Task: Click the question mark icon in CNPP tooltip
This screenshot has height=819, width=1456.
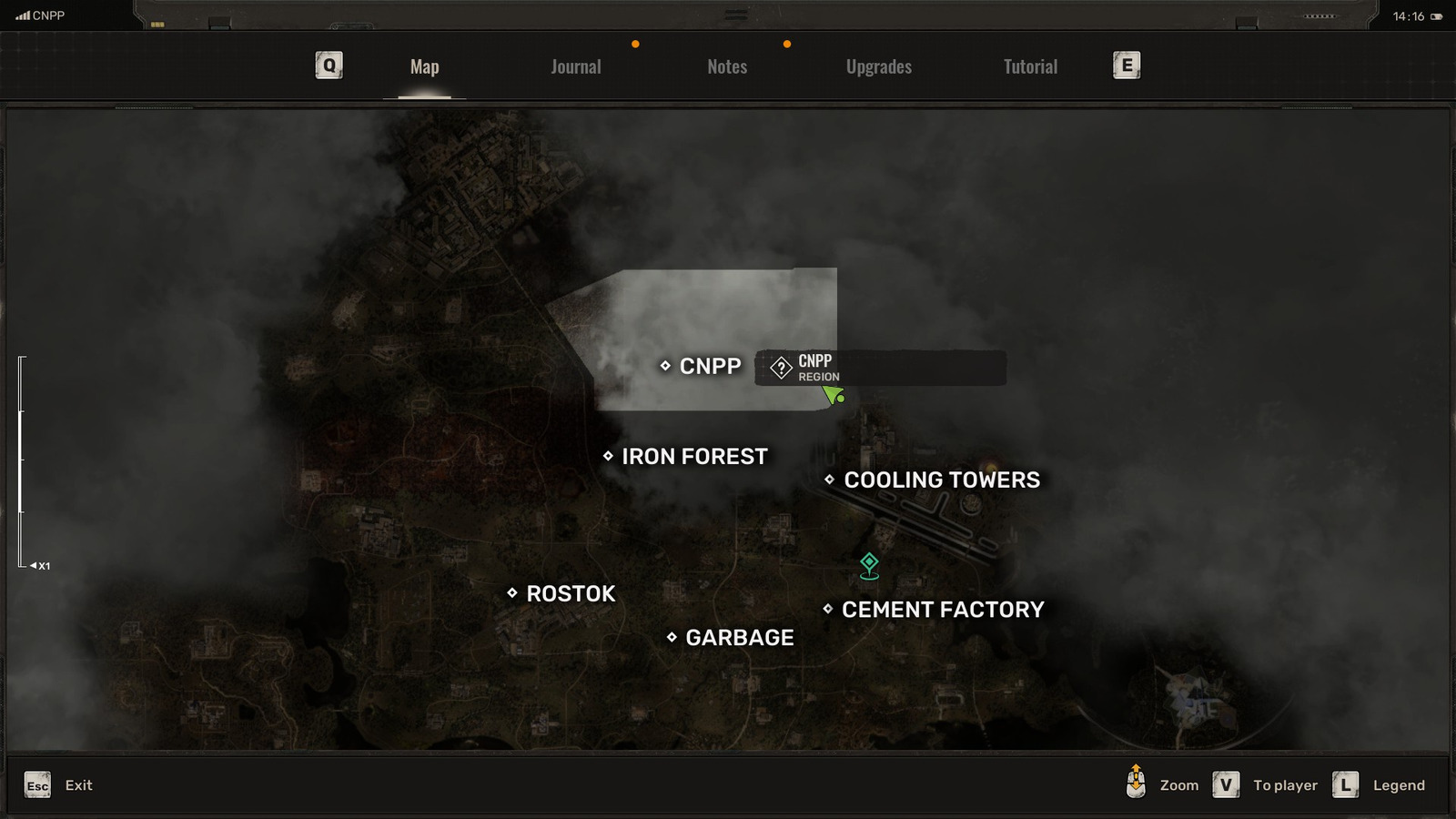Action: tap(781, 366)
